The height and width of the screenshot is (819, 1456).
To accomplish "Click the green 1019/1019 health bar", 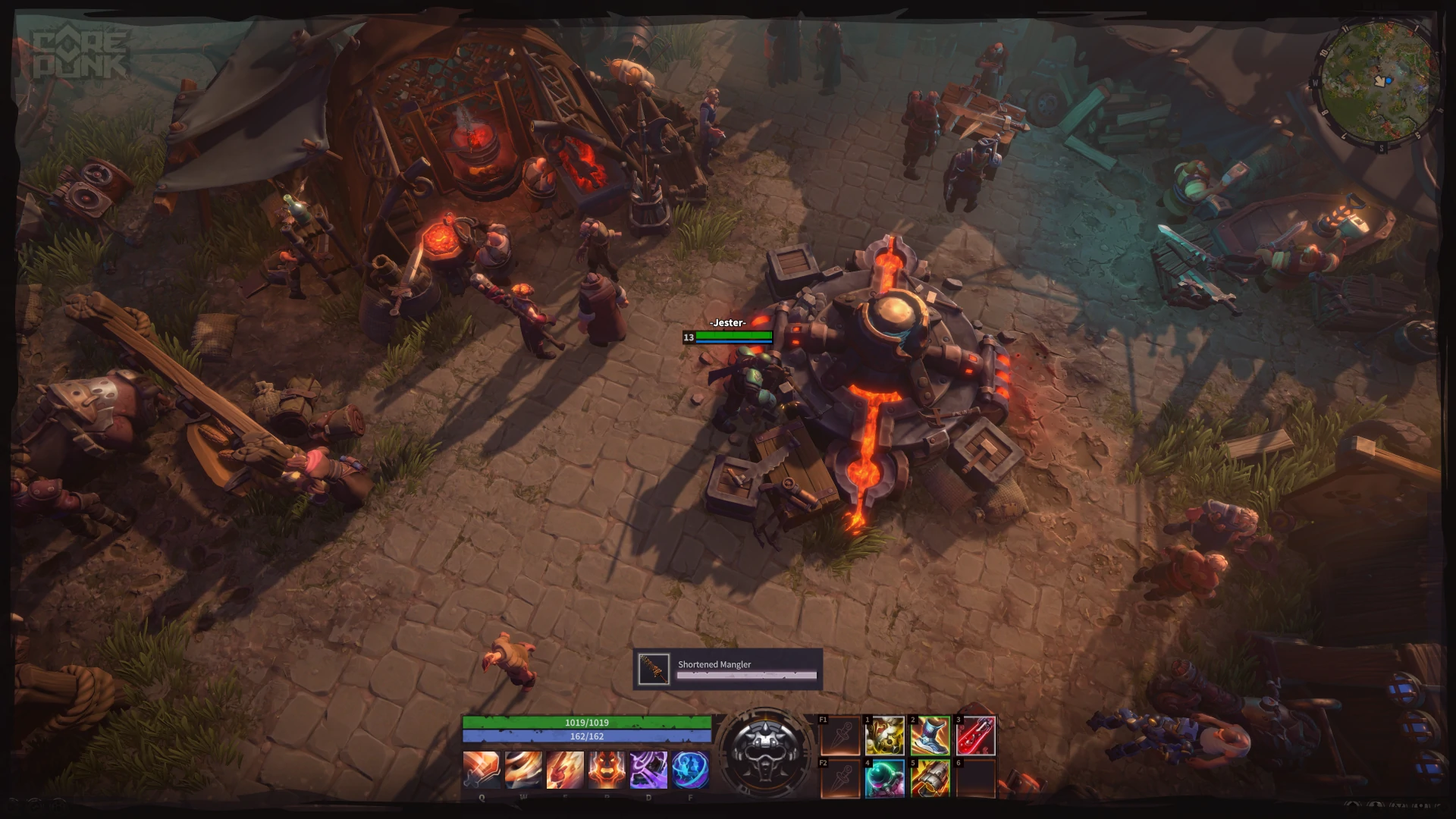I will point(588,723).
